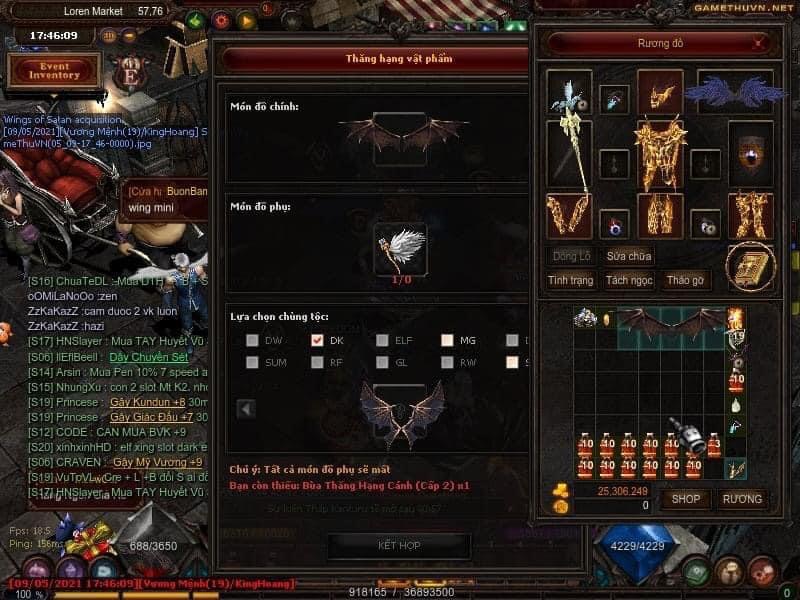Click the KẾT HỢP combine button
This screenshot has width=800, height=600.
(x=398, y=546)
